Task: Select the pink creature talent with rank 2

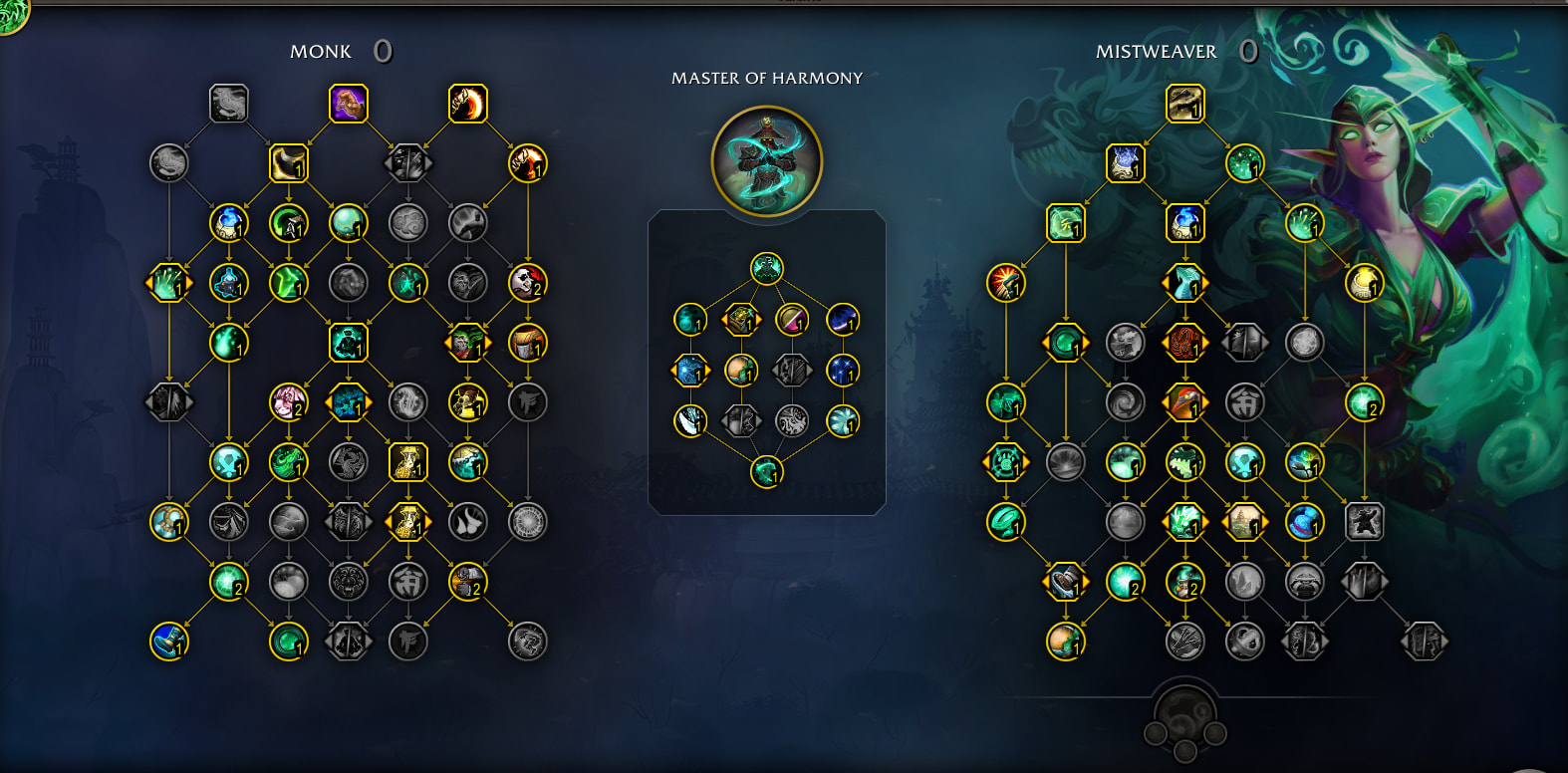Action: pyautogui.click(x=288, y=402)
